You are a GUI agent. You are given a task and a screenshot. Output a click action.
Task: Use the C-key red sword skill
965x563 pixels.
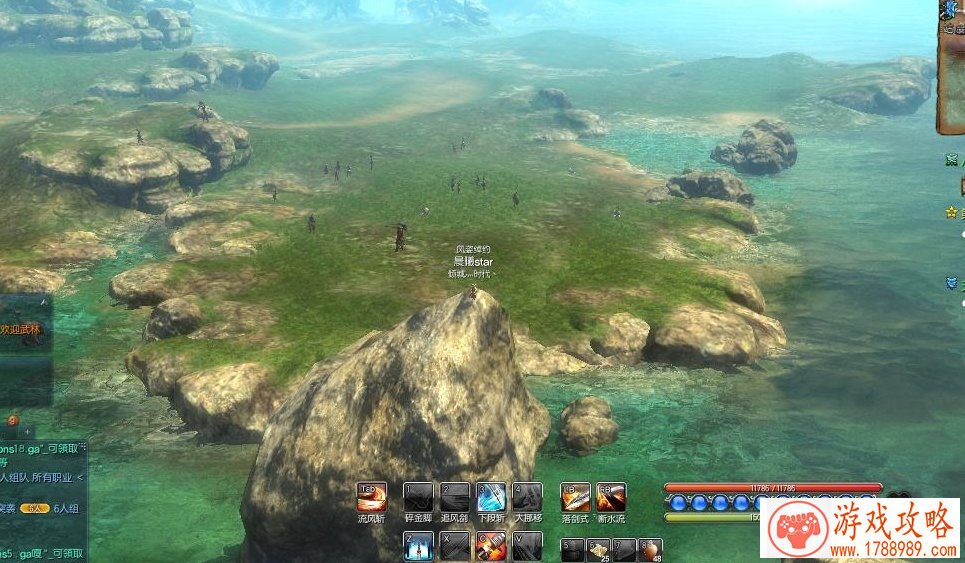point(491,545)
